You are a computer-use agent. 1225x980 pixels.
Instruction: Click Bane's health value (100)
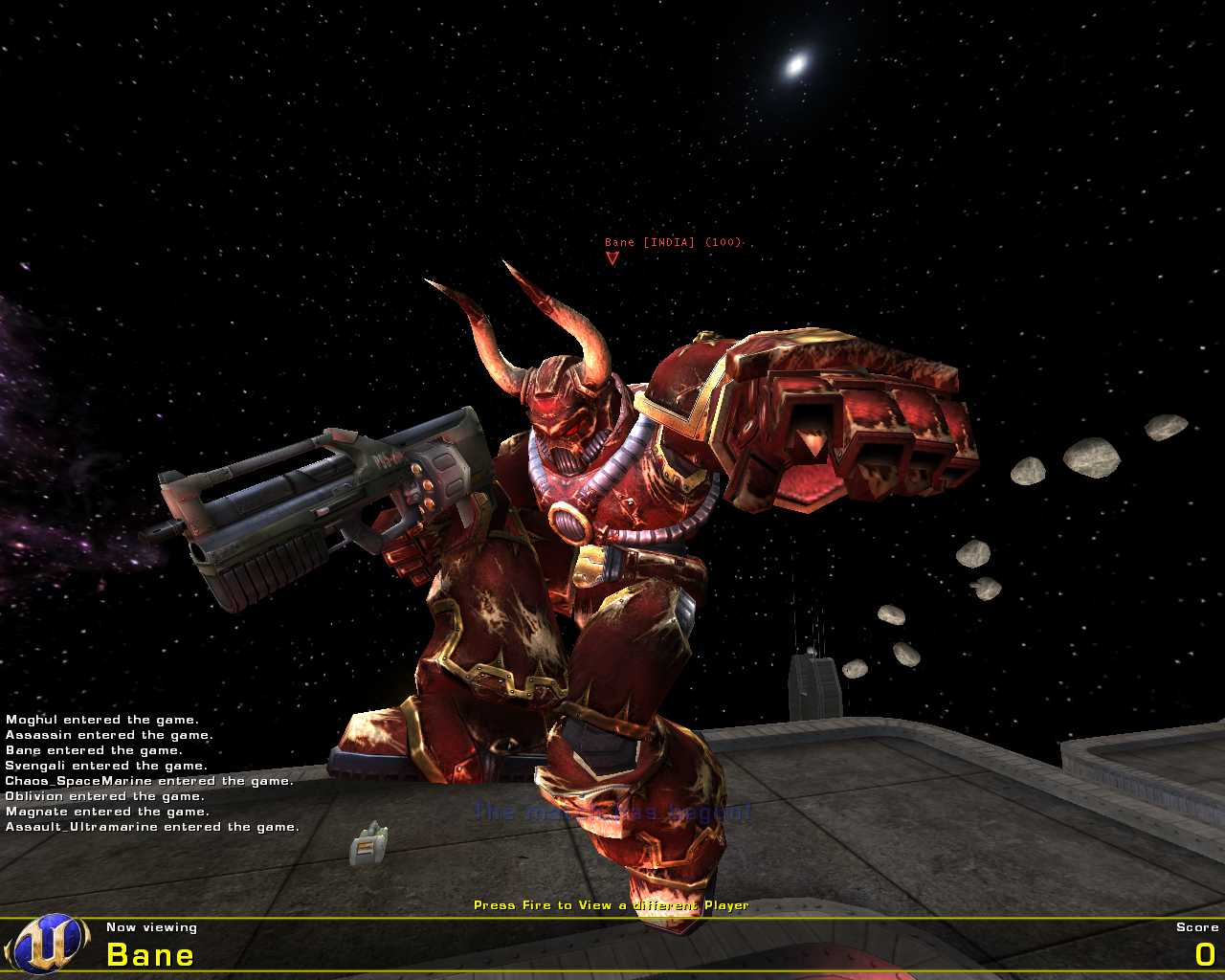724,242
